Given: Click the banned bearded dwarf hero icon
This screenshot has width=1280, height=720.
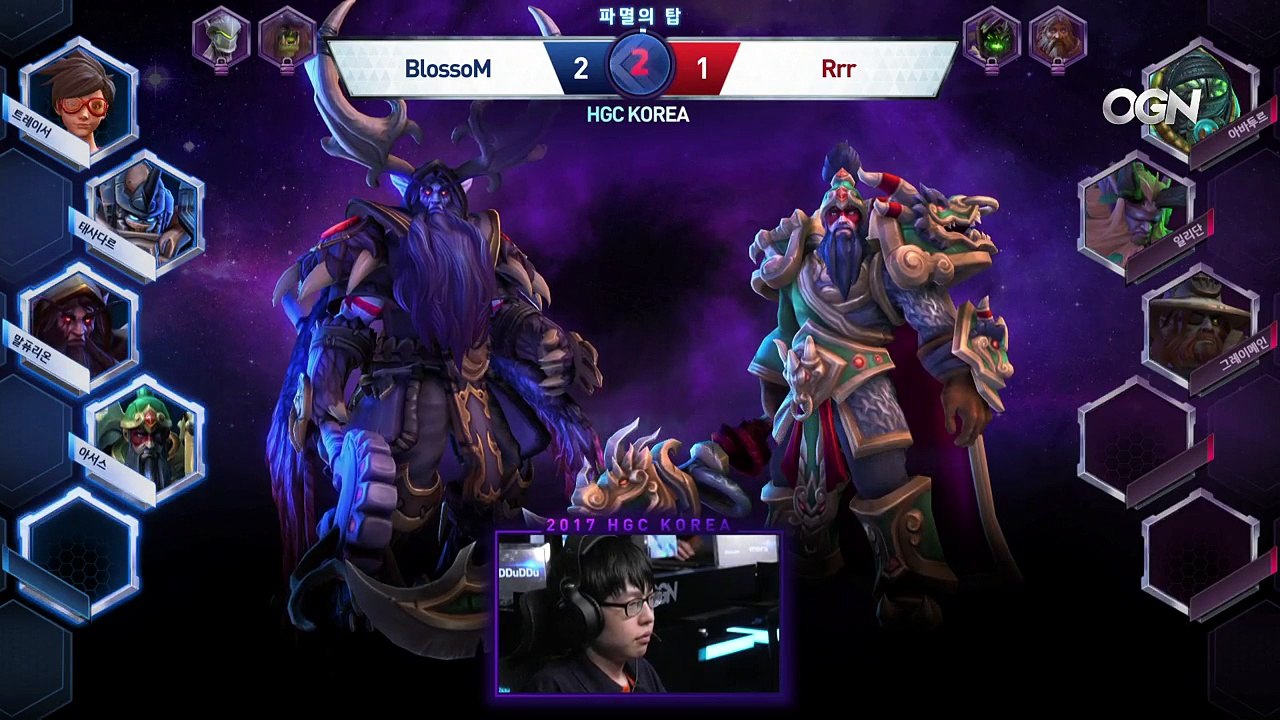Looking at the screenshot, I should [x=1057, y=36].
